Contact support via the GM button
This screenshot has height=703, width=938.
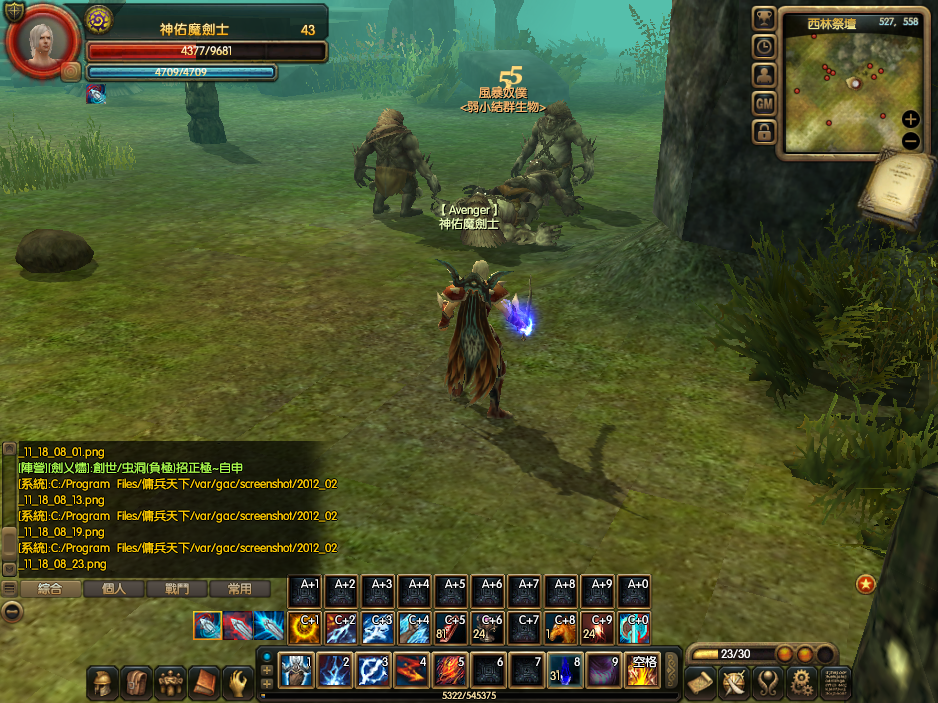click(765, 103)
